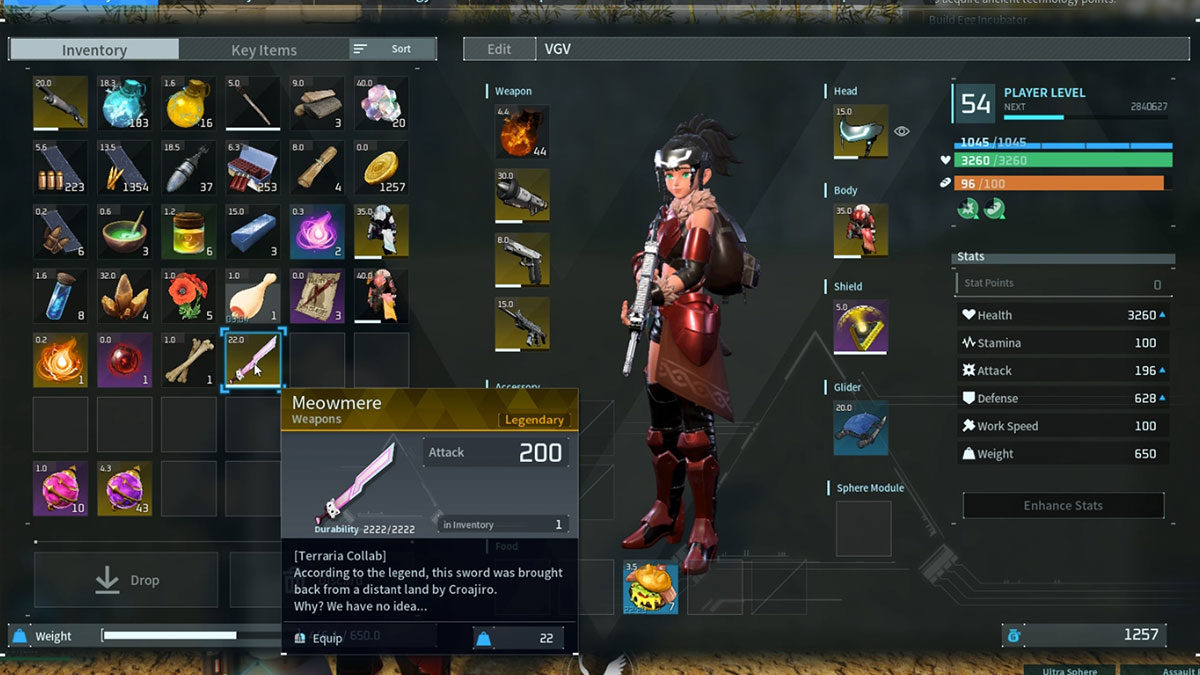The height and width of the screenshot is (675, 1200).
Task: Select the chicken drumstick food item
Action: [253, 296]
